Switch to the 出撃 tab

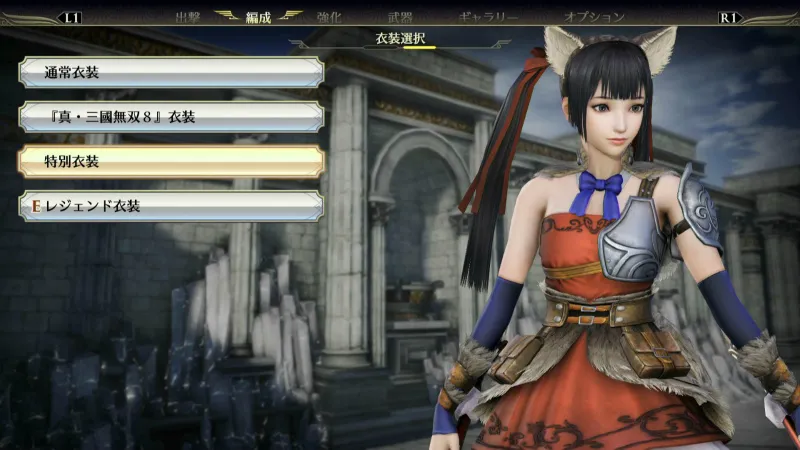coord(188,17)
